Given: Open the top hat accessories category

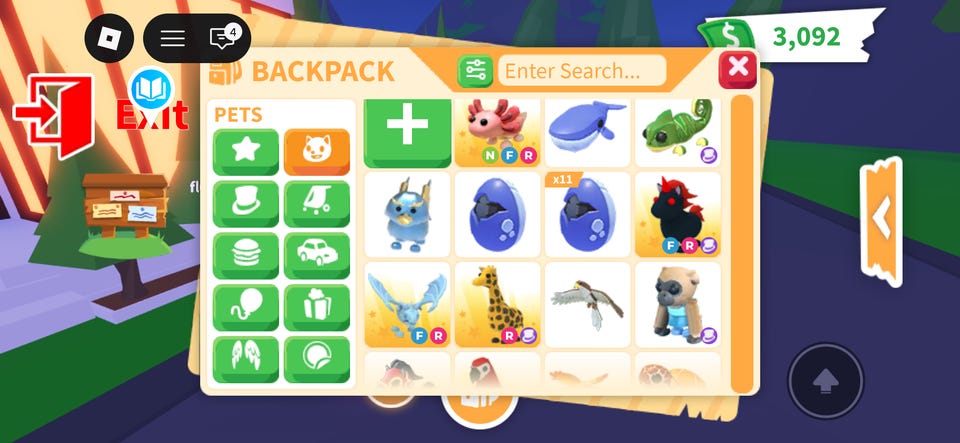Looking at the screenshot, I should tap(245, 204).
